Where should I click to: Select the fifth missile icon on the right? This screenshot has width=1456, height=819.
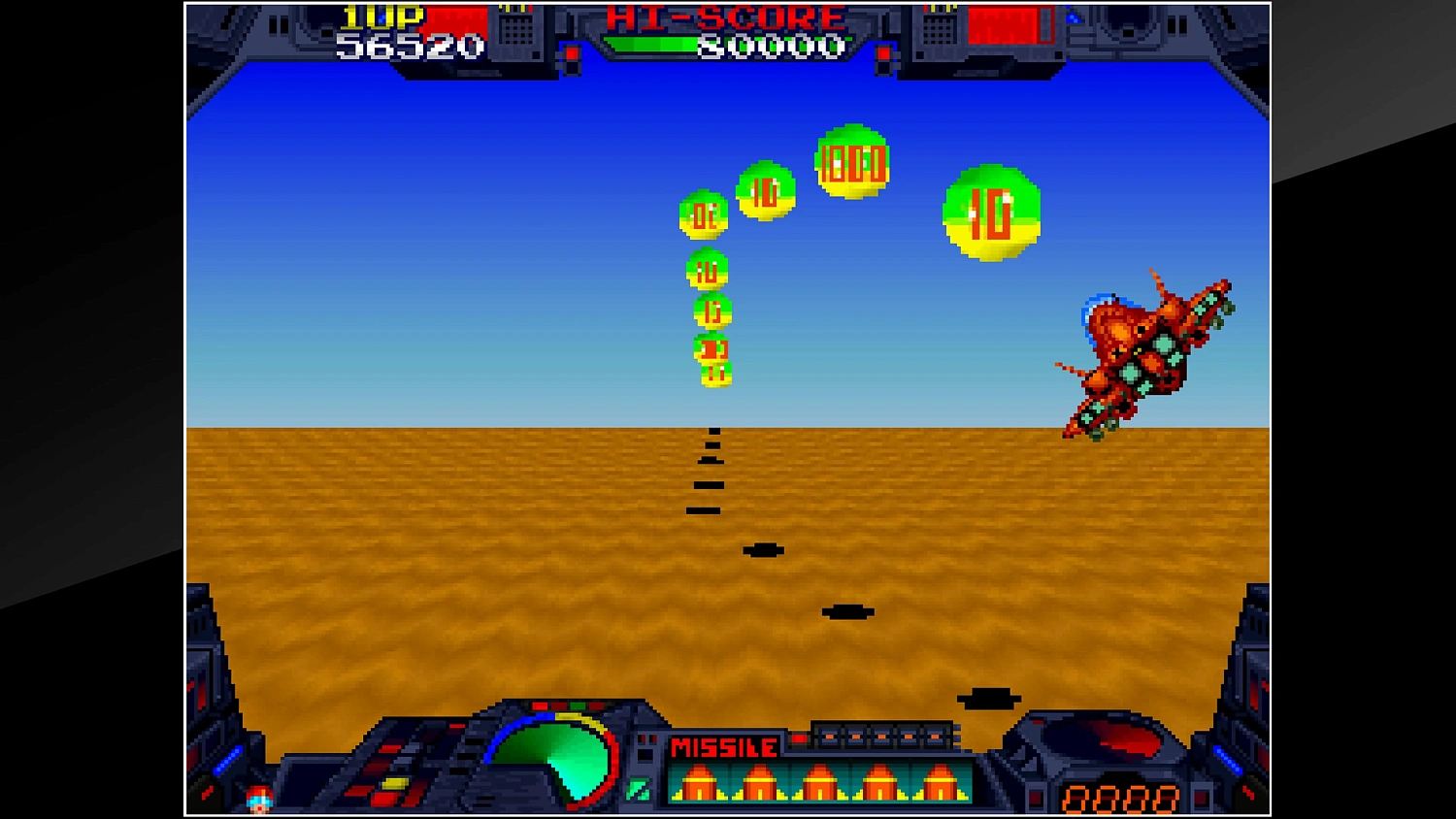[941, 783]
